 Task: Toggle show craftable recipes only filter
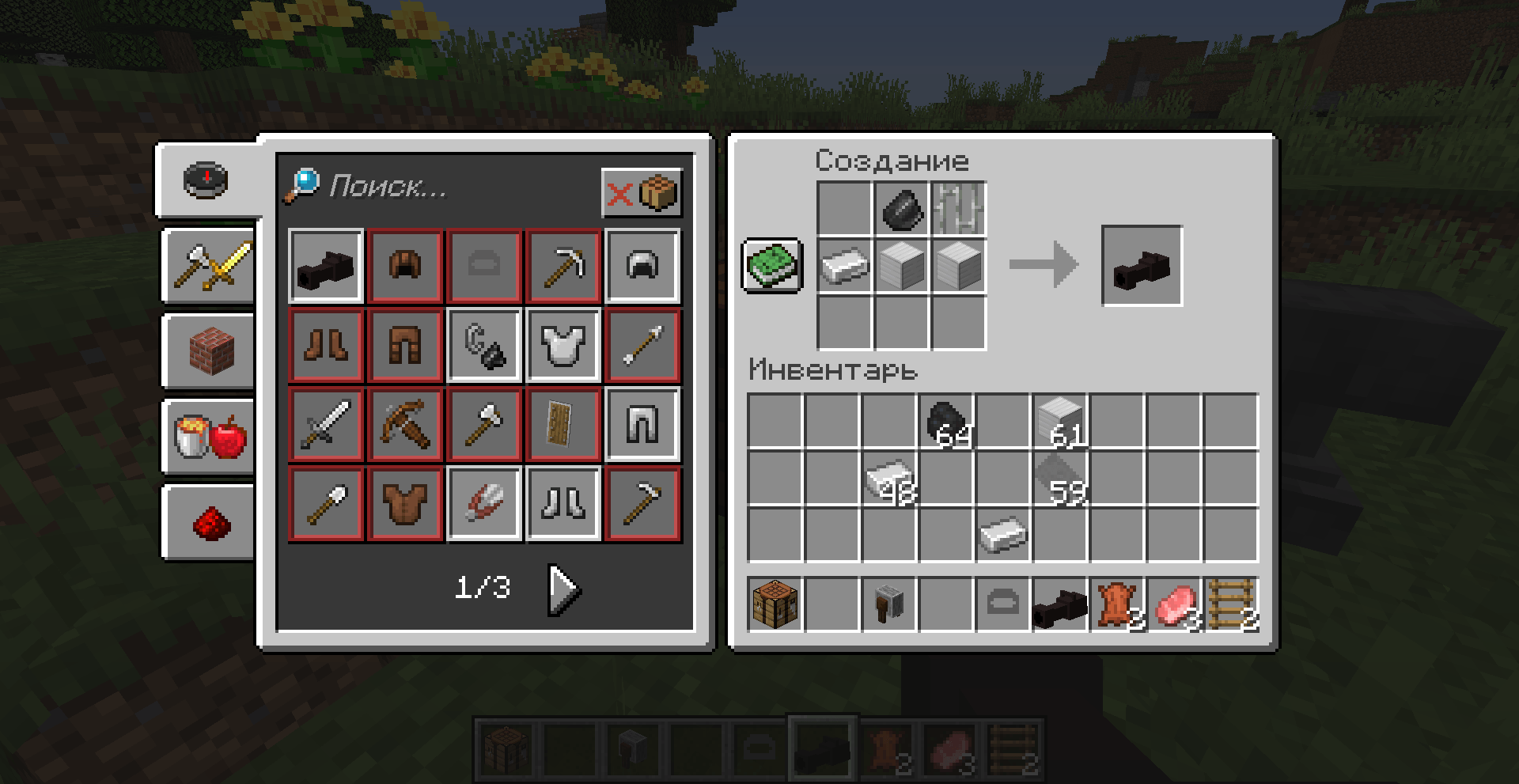point(642,192)
